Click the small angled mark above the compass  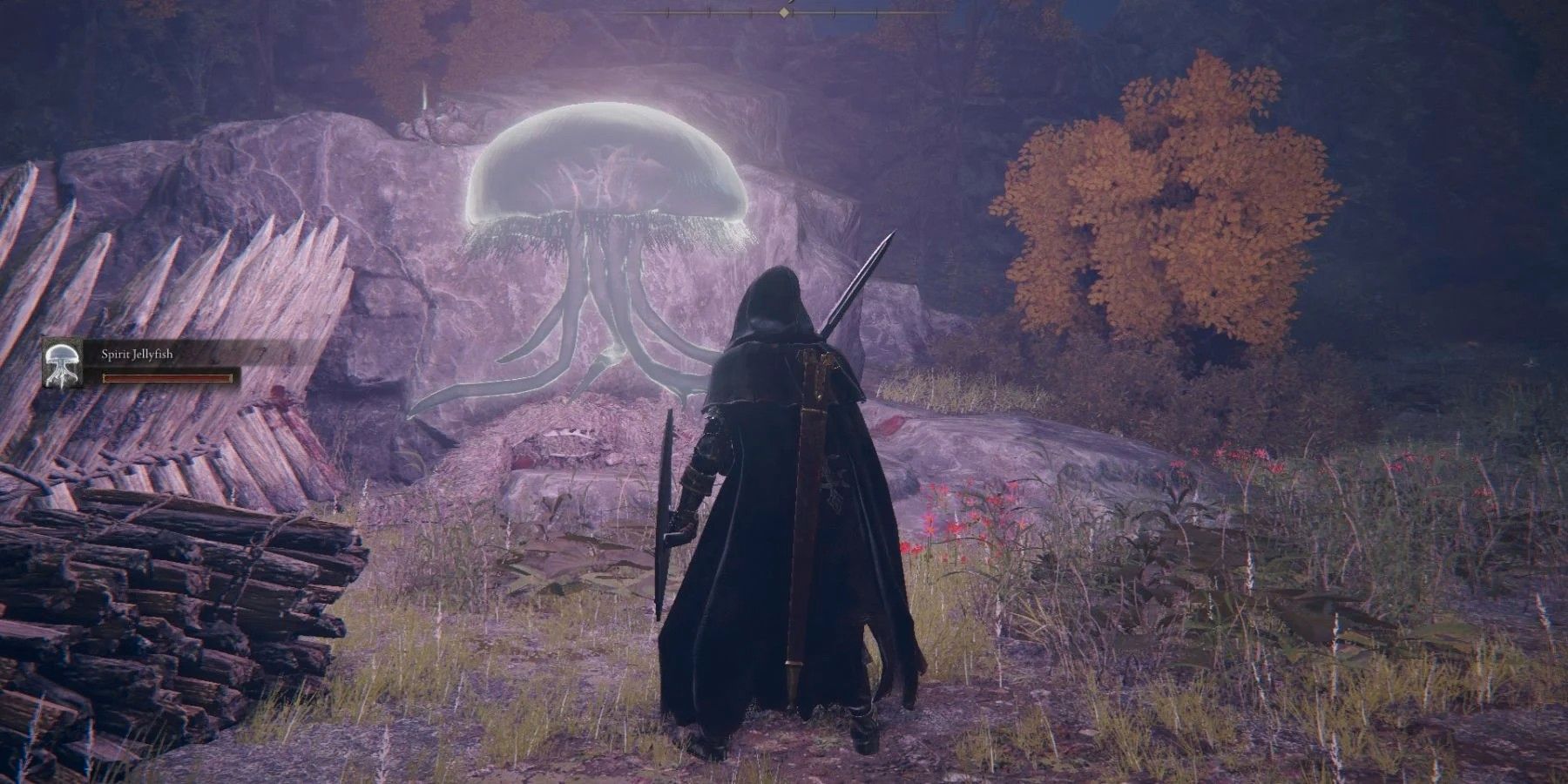[791, 3]
